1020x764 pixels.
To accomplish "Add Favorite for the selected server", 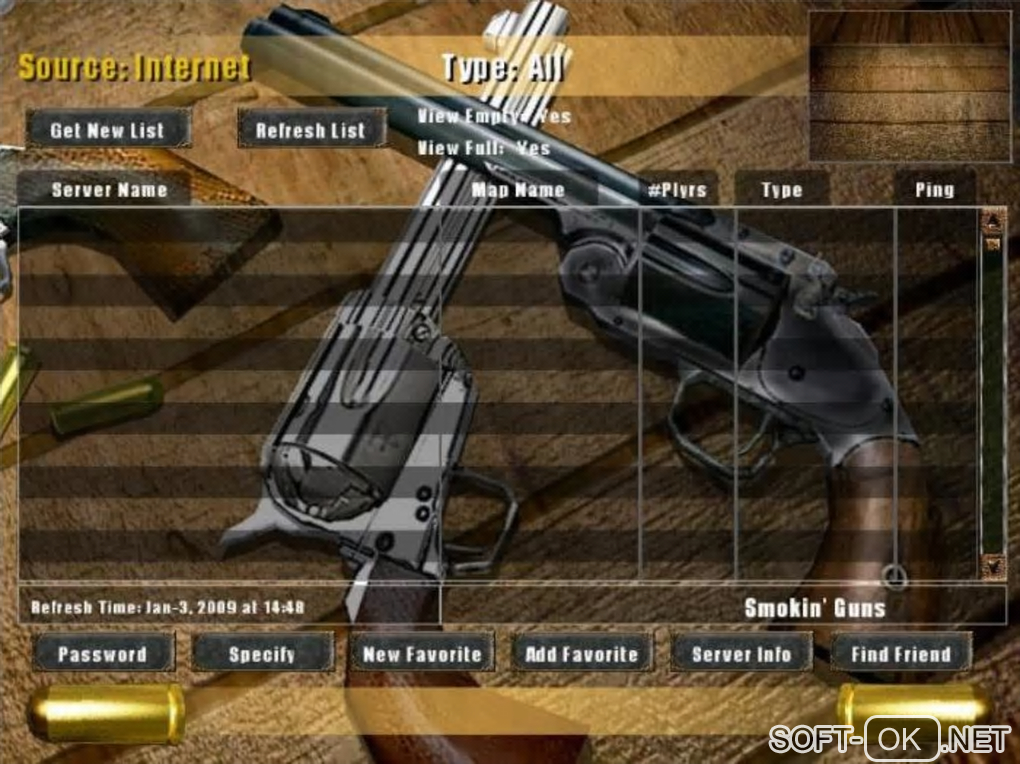I will [581, 654].
